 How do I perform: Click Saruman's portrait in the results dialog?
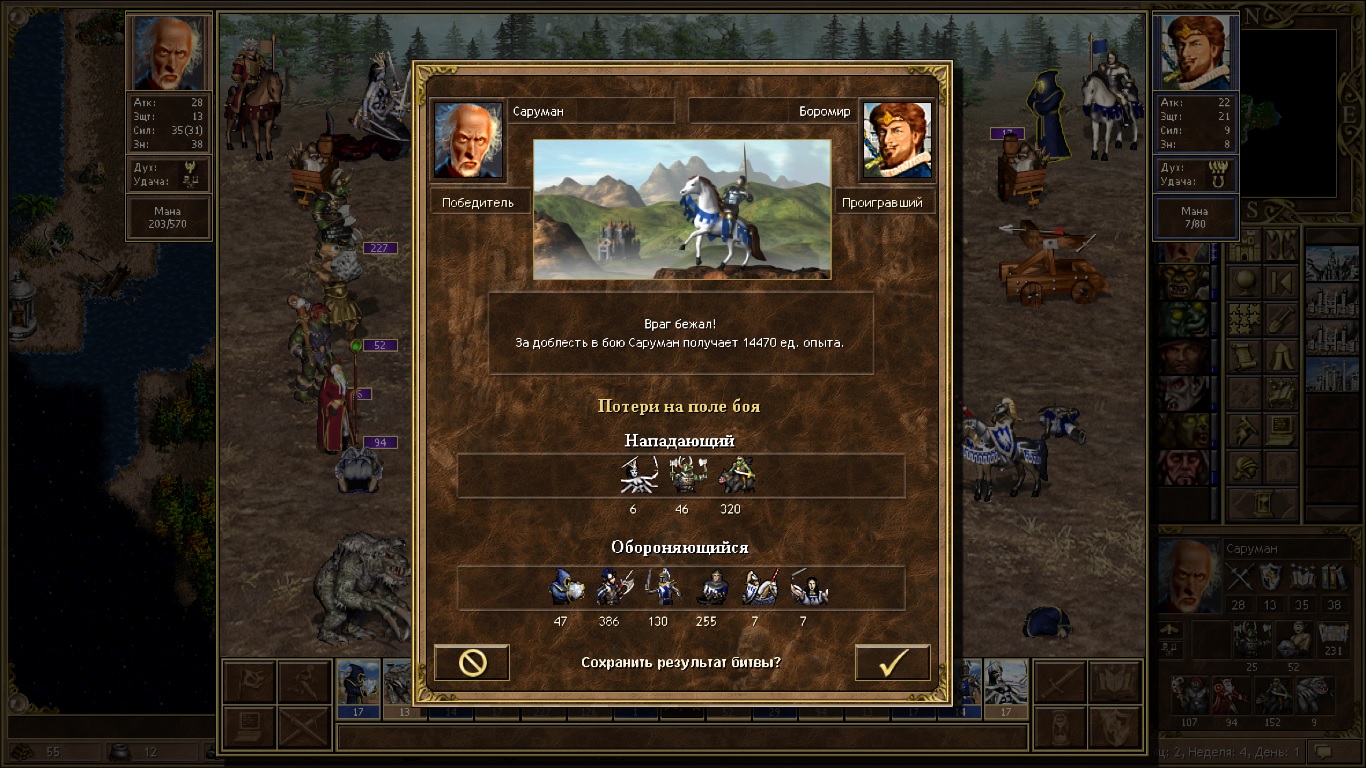(x=468, y=140)
